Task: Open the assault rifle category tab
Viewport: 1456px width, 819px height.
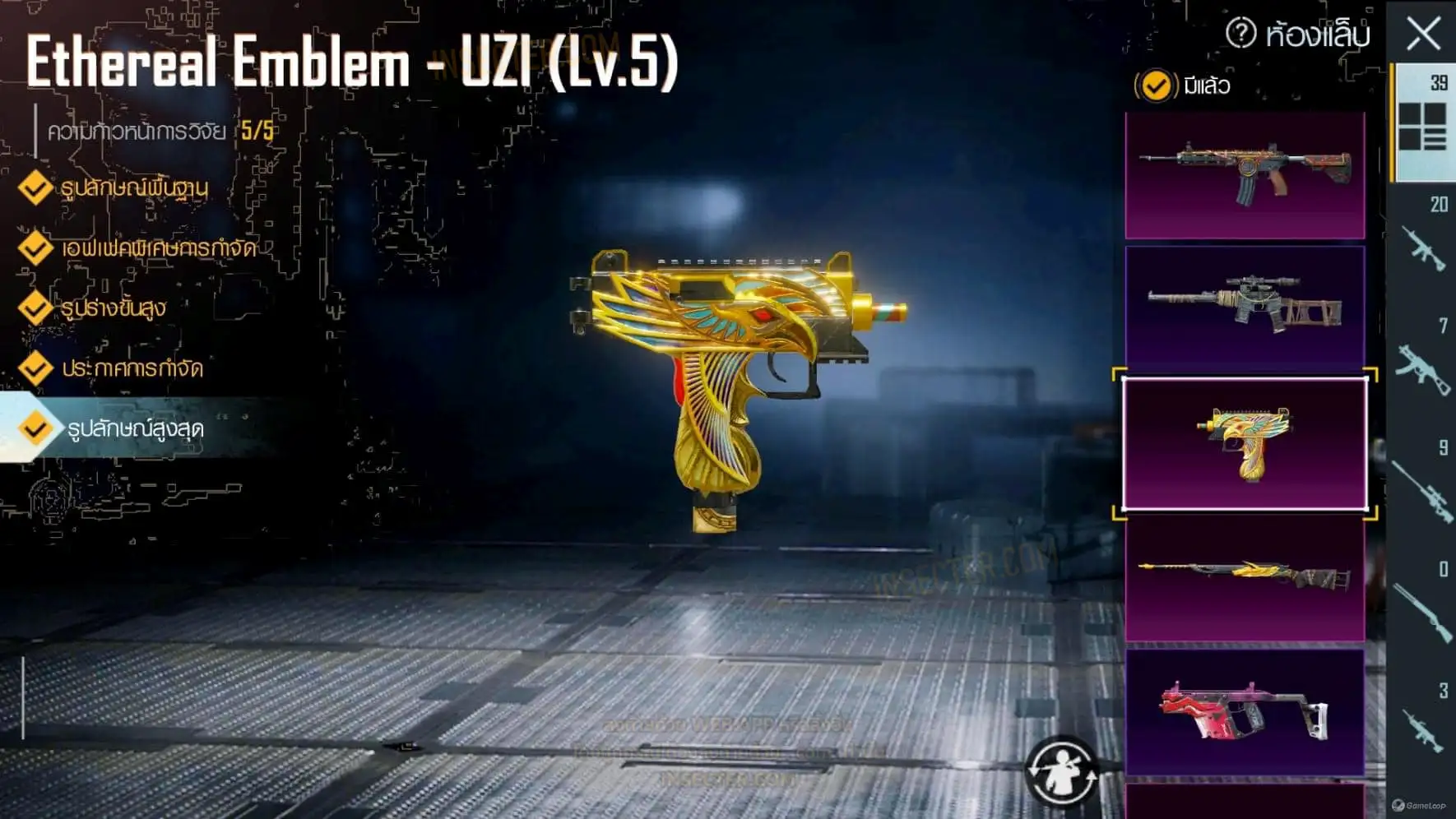Action: point(1422,245)
